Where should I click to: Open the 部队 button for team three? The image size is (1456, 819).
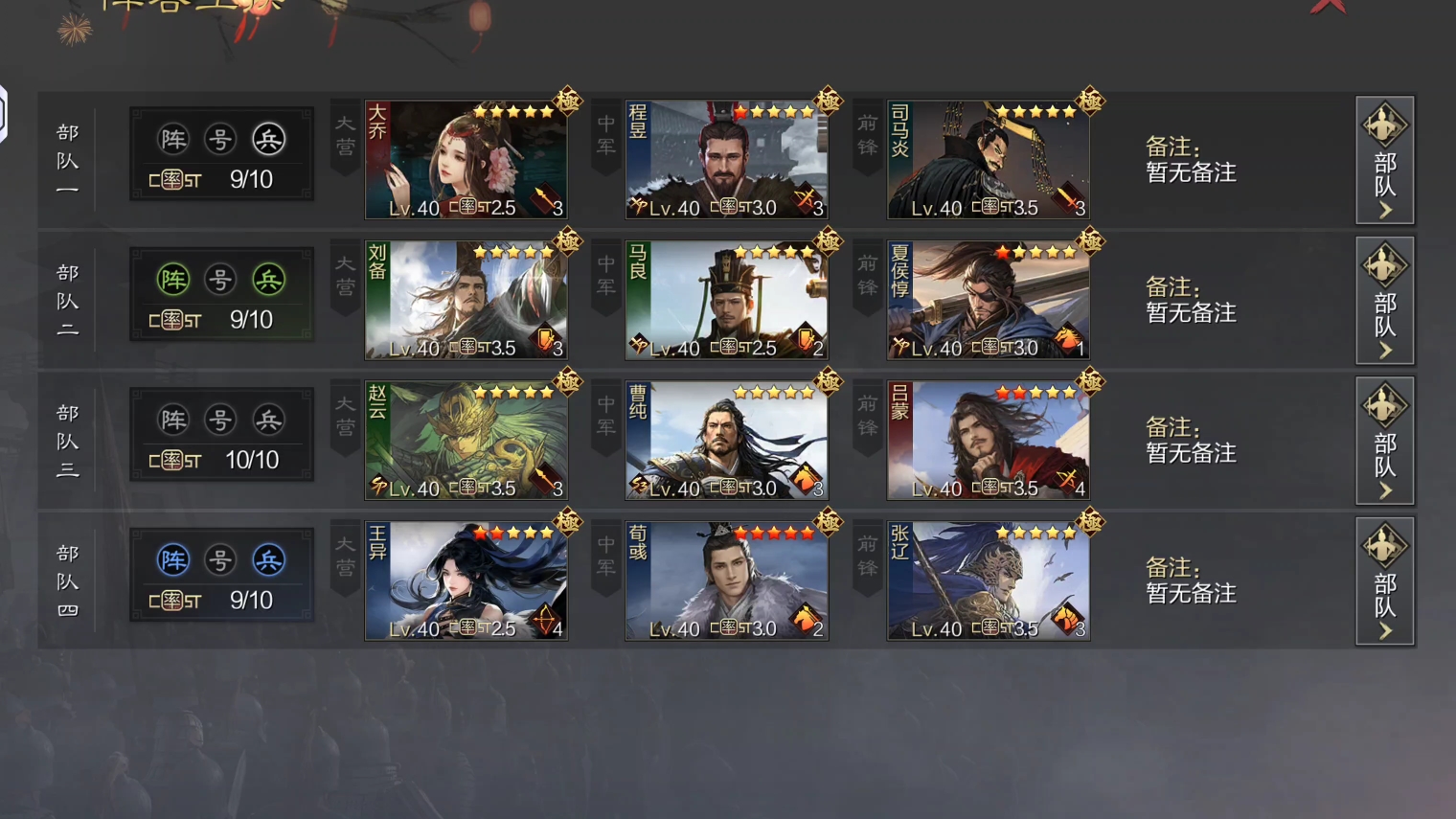(x=1384, y=441)
